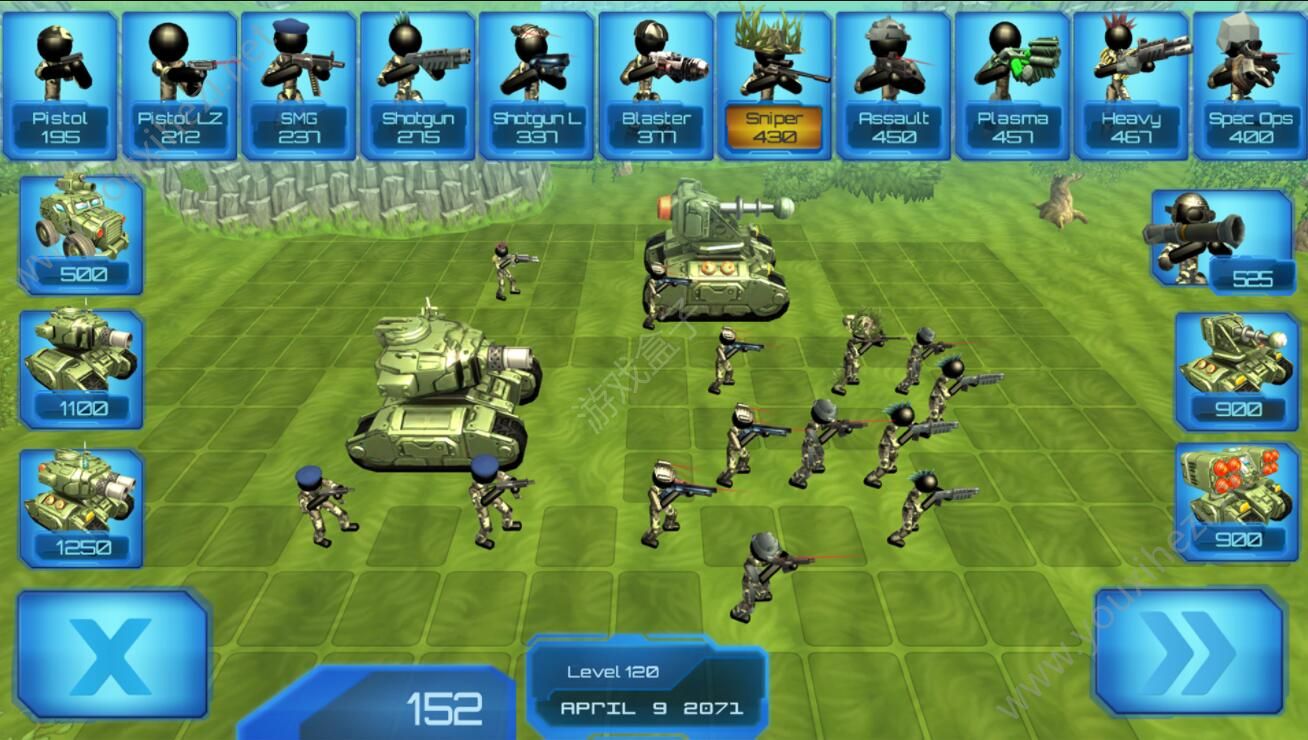
Task: Start battle with the double-arrow button
Action: pos(1189,652)
